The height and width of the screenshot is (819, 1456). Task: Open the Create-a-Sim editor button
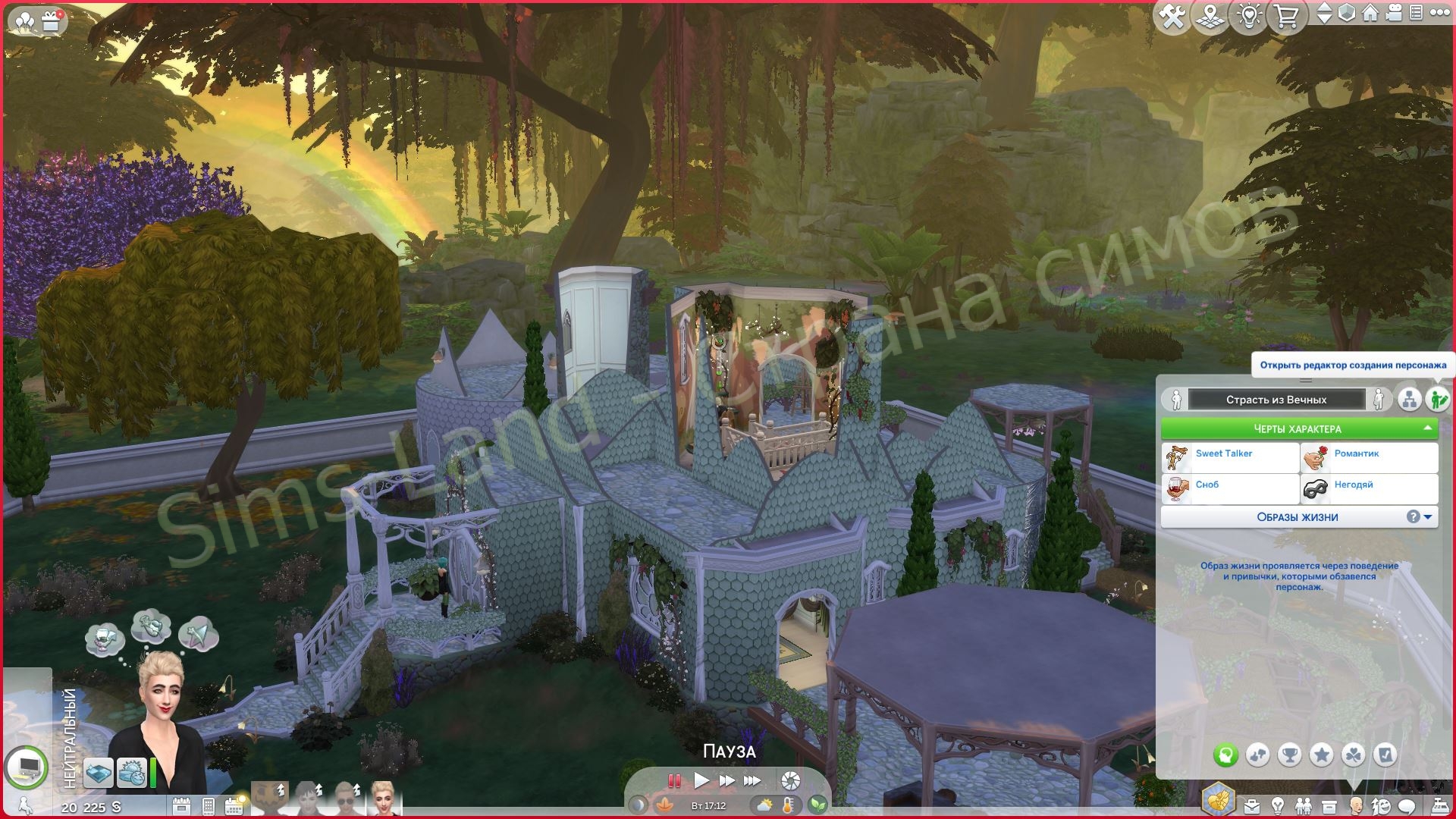tap(1436, 399)
